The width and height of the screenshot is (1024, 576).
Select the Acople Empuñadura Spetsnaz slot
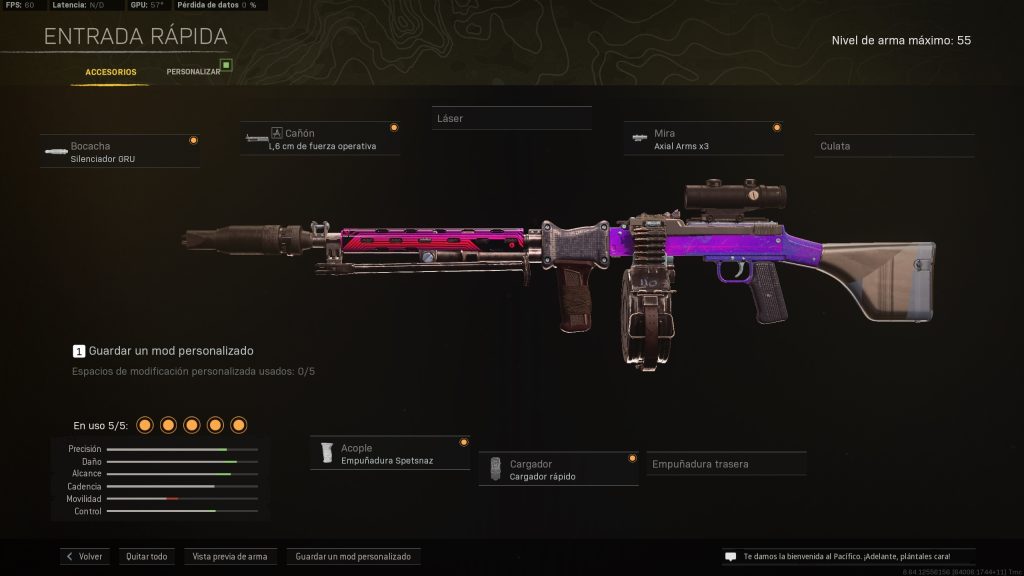(x=390, y=454)
